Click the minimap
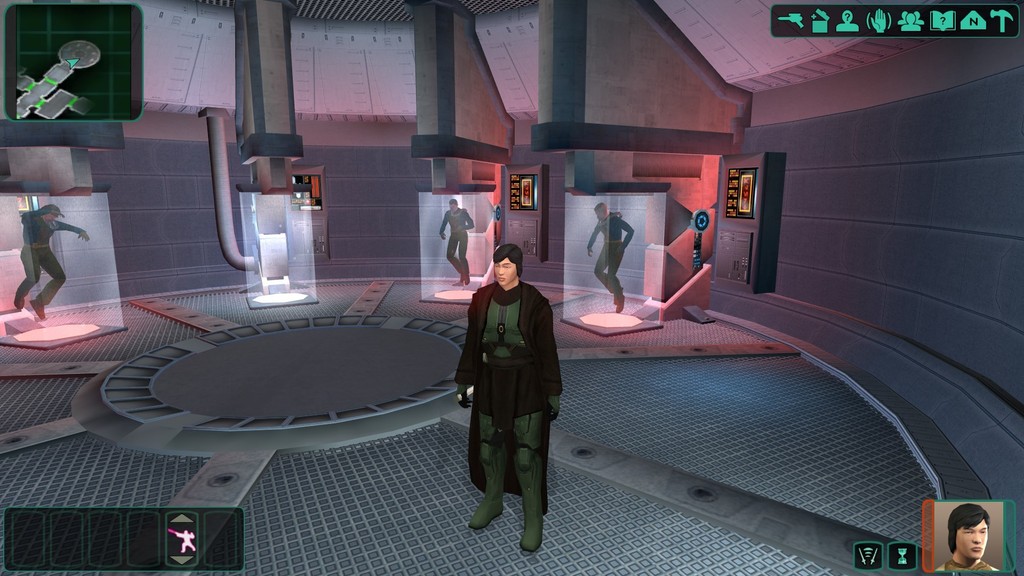This screenshot has height=576, width=1024. coord(73,61)
